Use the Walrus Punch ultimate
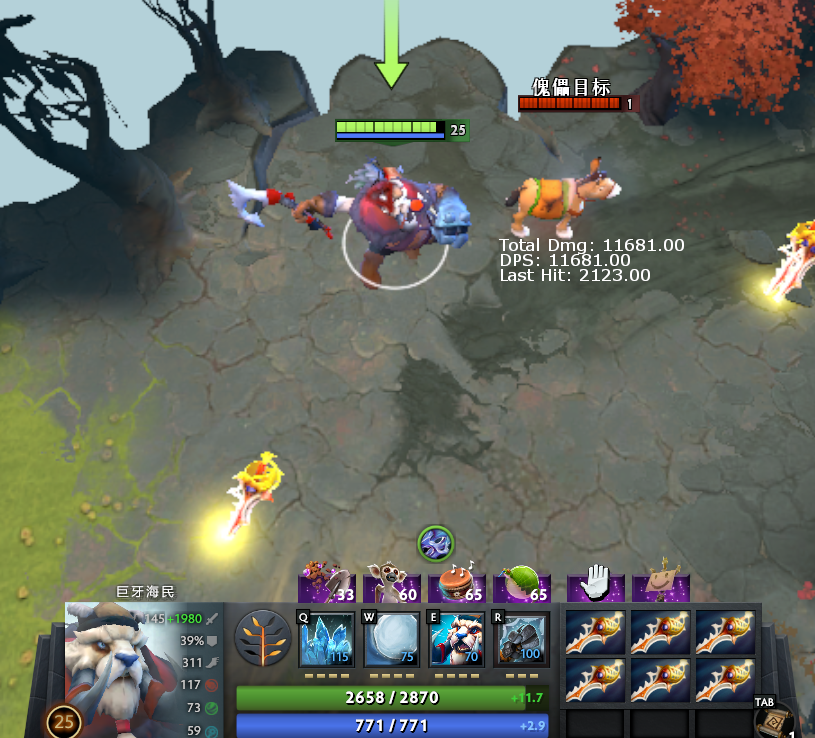The width and height of the screenshot is (815, 738). (x=522, y=640)
